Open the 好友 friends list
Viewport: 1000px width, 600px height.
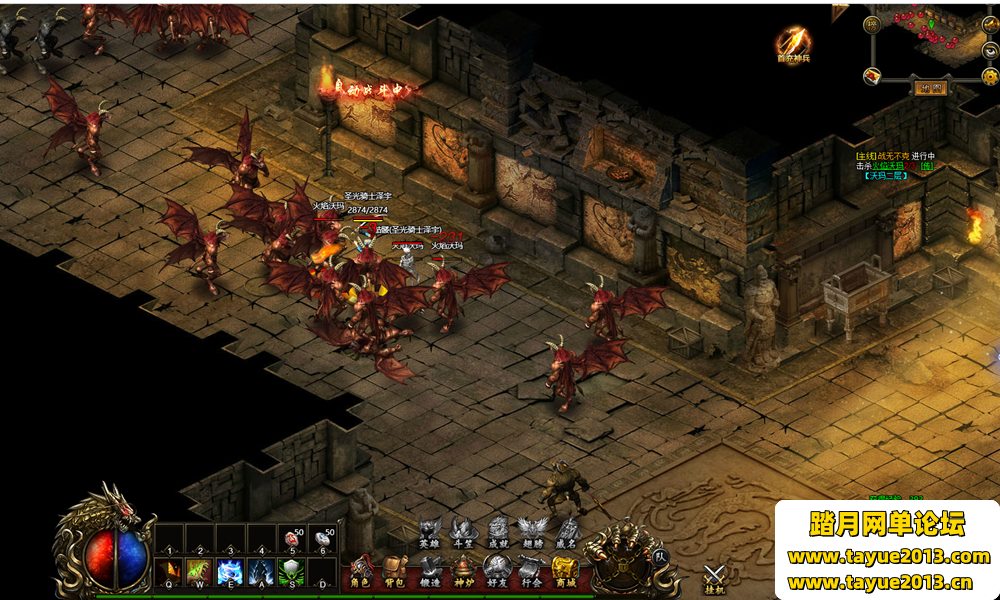498,572
